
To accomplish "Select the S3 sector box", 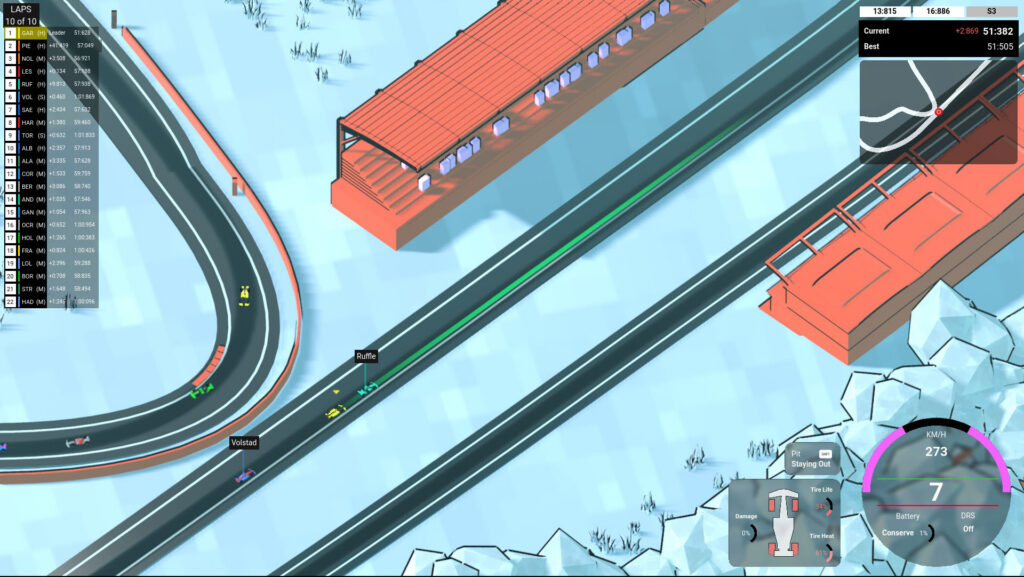I will (x=991, y=11).
